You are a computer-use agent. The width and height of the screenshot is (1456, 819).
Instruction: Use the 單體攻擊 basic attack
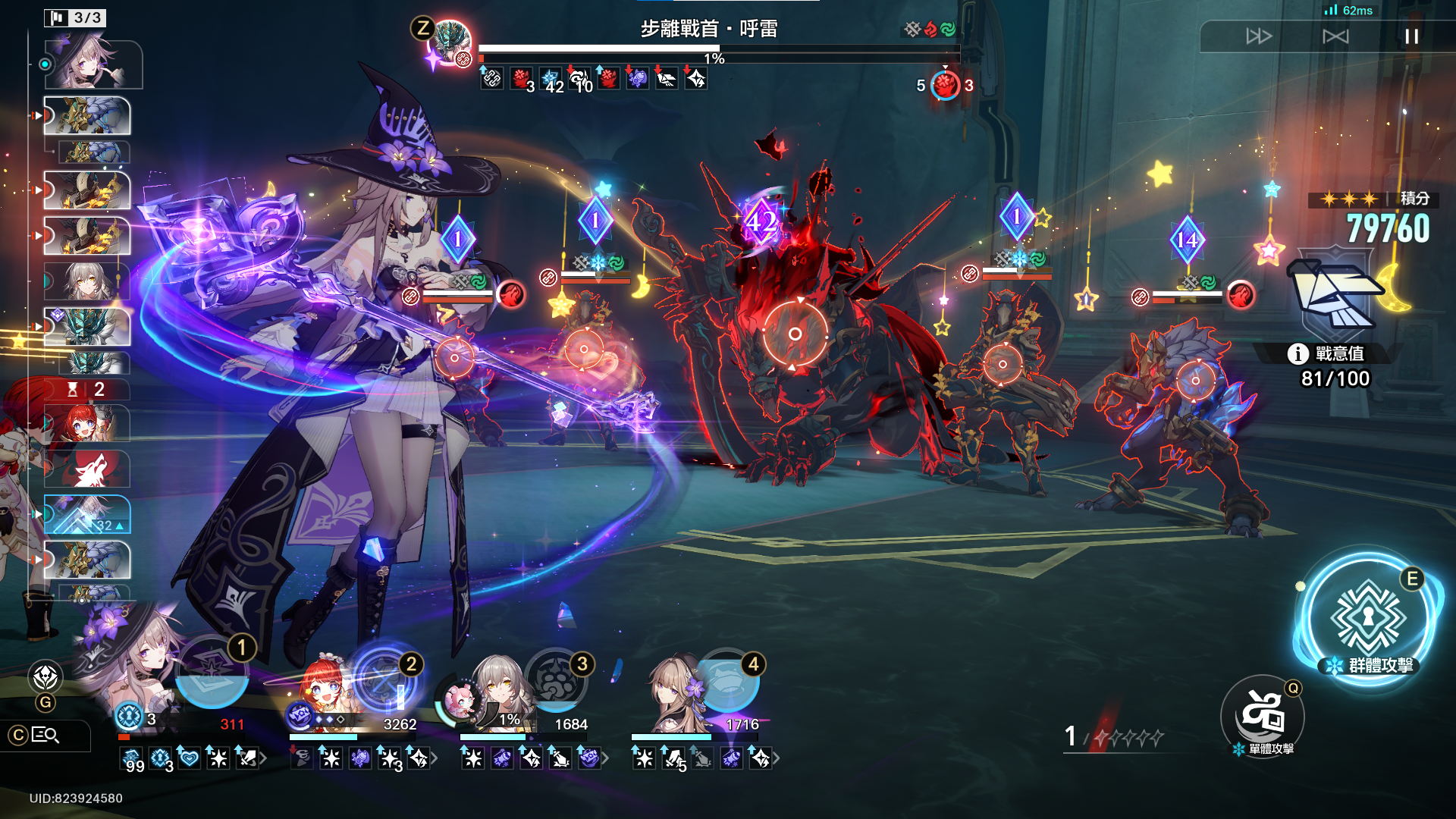tap(1262, 715)
